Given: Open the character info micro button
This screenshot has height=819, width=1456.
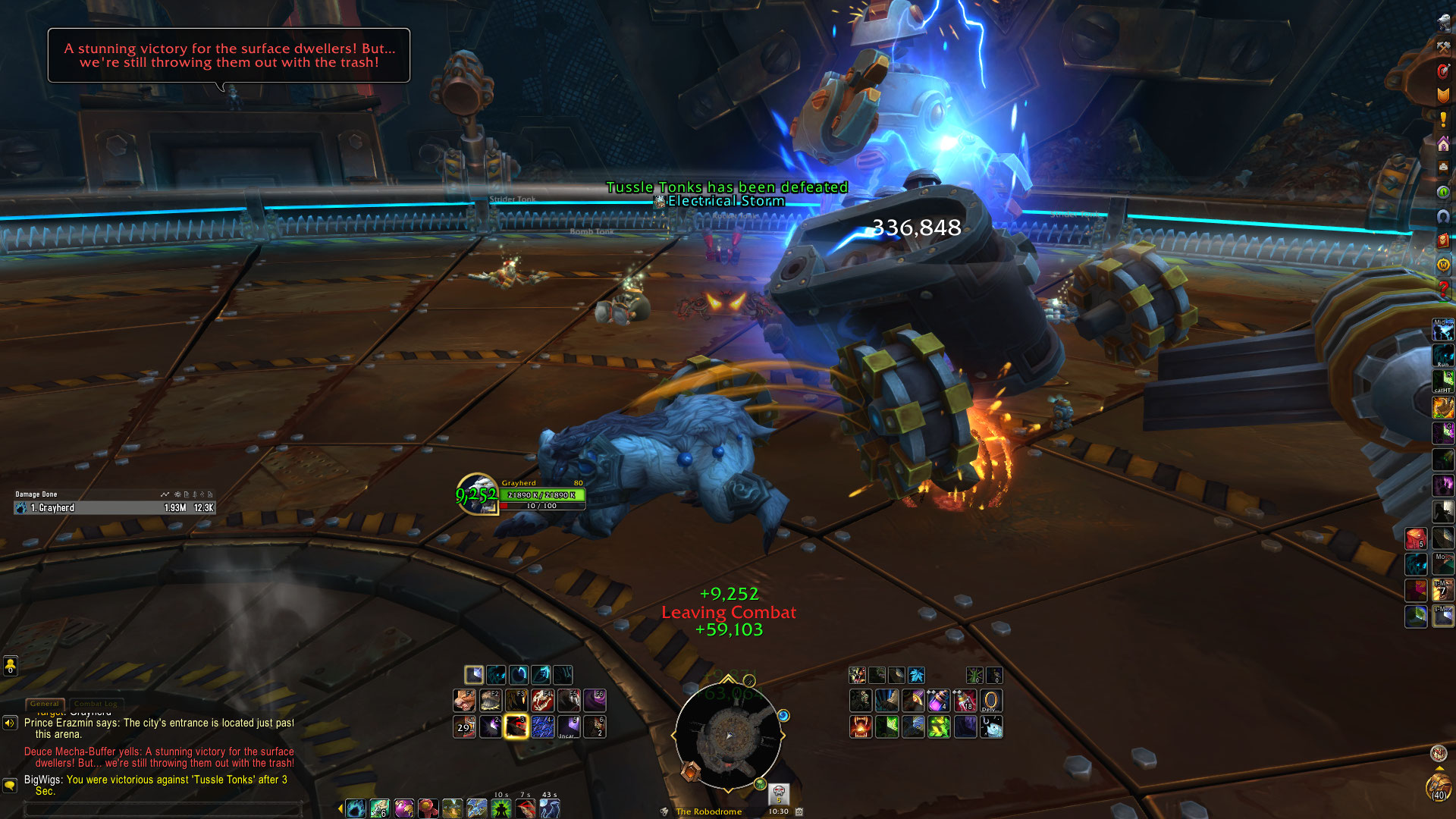Looking at the screenshot, I should (1443, 23).
